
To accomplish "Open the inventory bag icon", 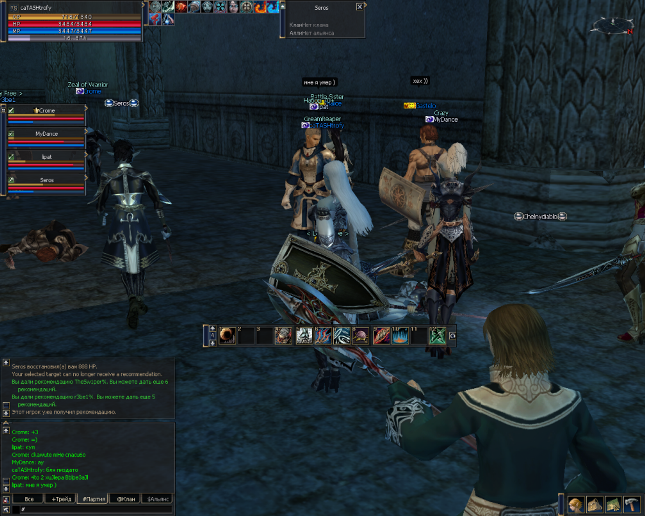I will pos(595,505).
